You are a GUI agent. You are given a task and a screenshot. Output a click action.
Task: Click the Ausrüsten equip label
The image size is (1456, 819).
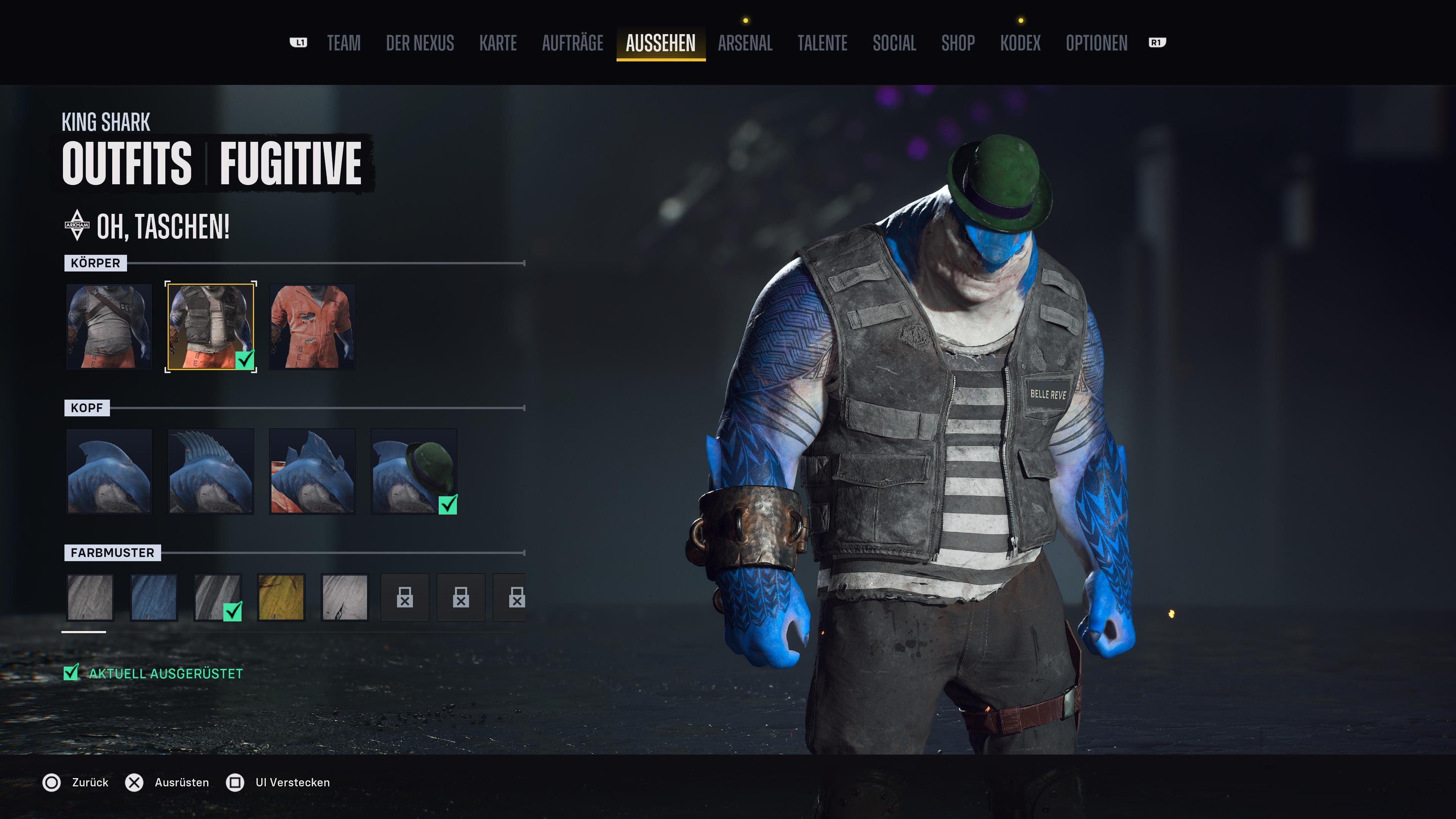pyautogui.click(x=182, y=782)
